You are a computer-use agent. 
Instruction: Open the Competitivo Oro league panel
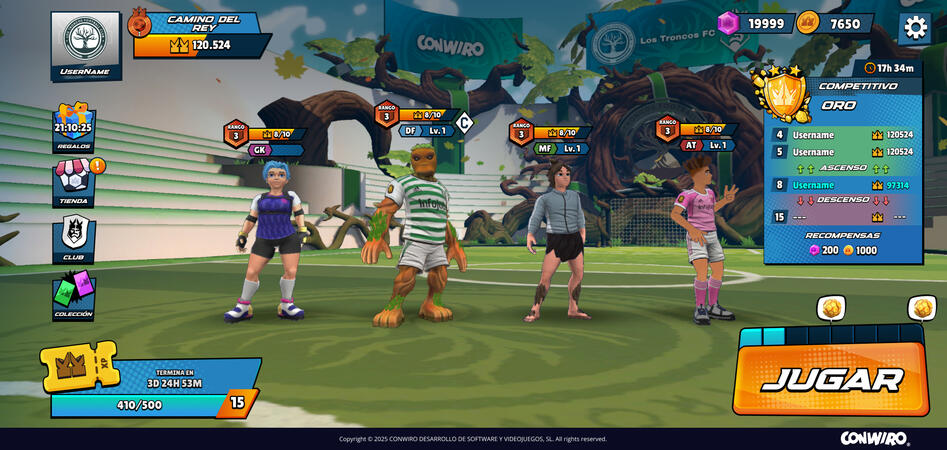[x=842, y=97]
